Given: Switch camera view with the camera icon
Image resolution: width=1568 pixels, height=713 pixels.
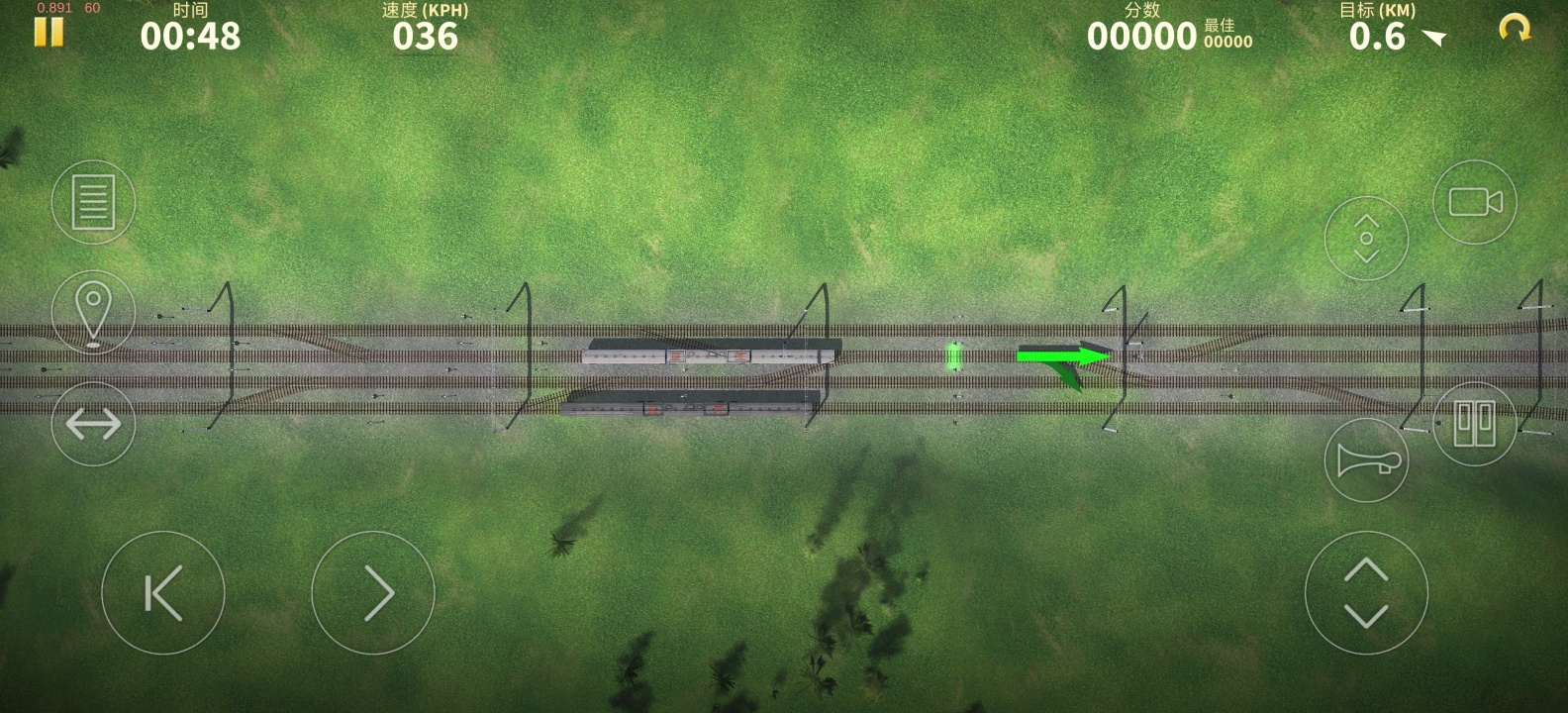Looking at the screenshot, I should pyautogui.click(x=1475, y=202).
